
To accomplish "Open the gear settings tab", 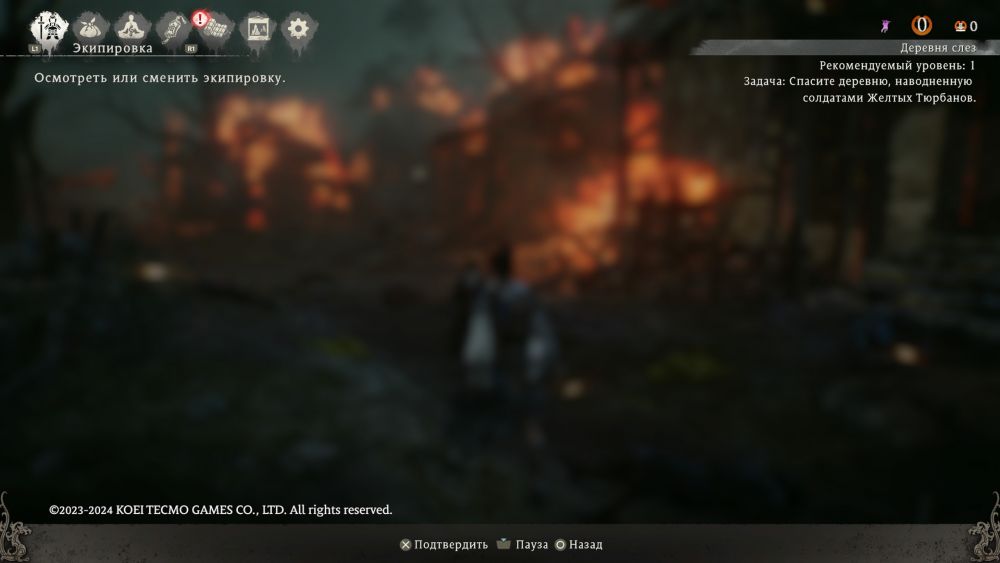I will tap(297, 27).
